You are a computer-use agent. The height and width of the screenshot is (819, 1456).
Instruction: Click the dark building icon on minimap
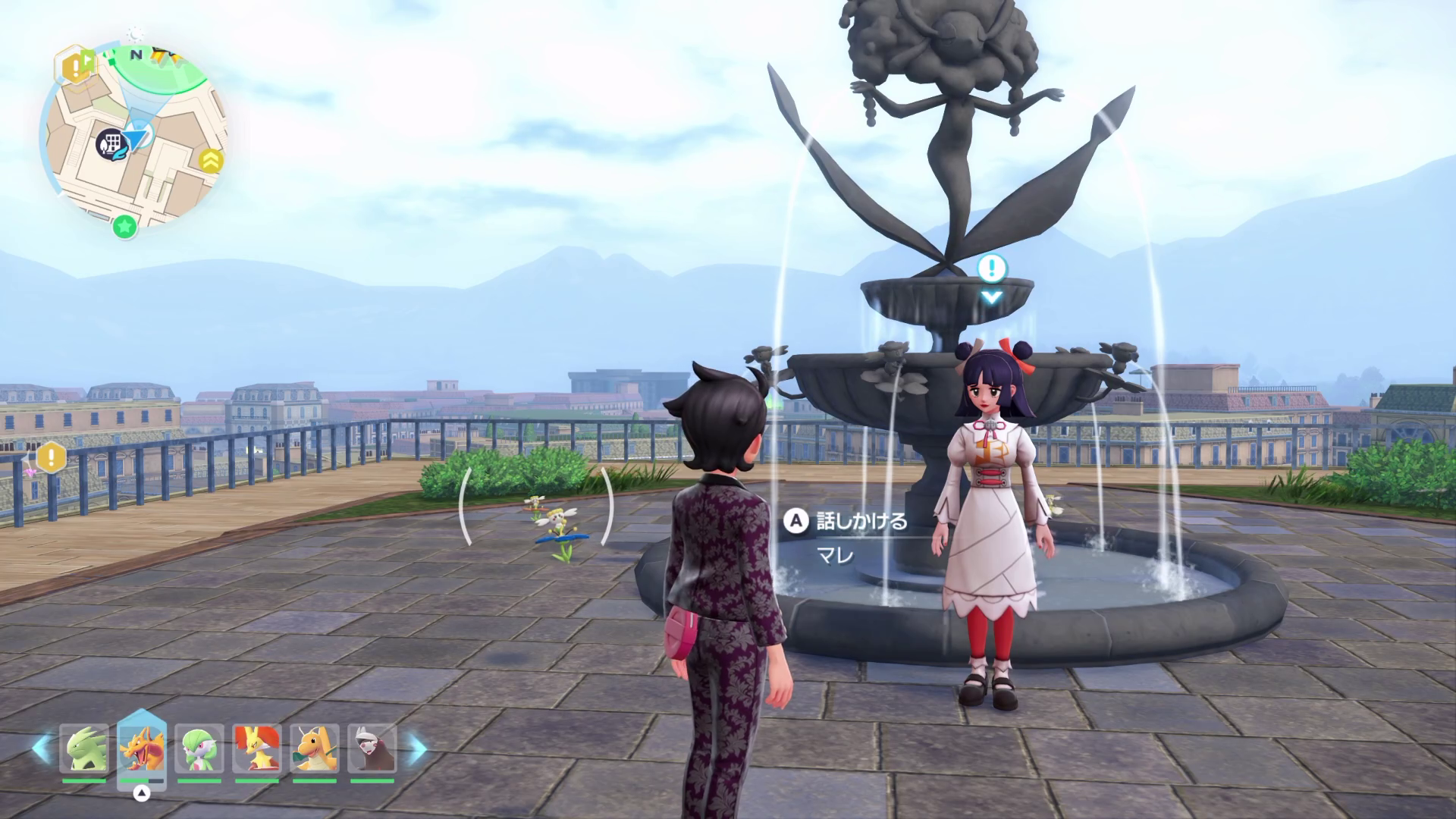coord(110,143)
